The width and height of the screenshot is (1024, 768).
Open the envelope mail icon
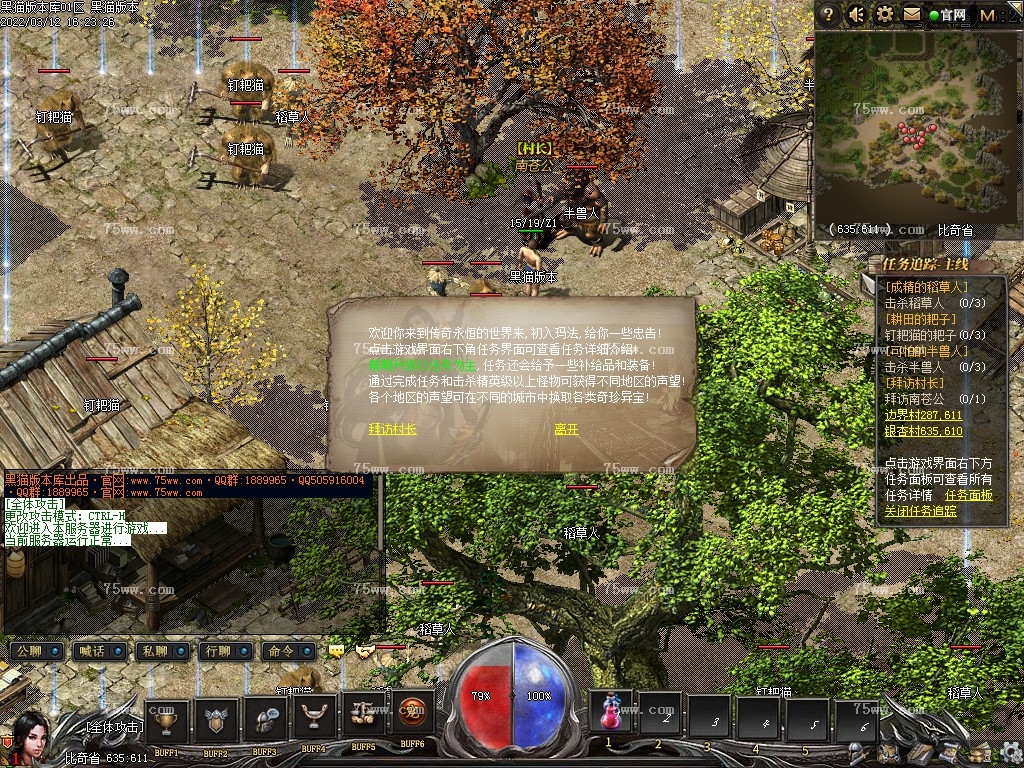point(912,14)
